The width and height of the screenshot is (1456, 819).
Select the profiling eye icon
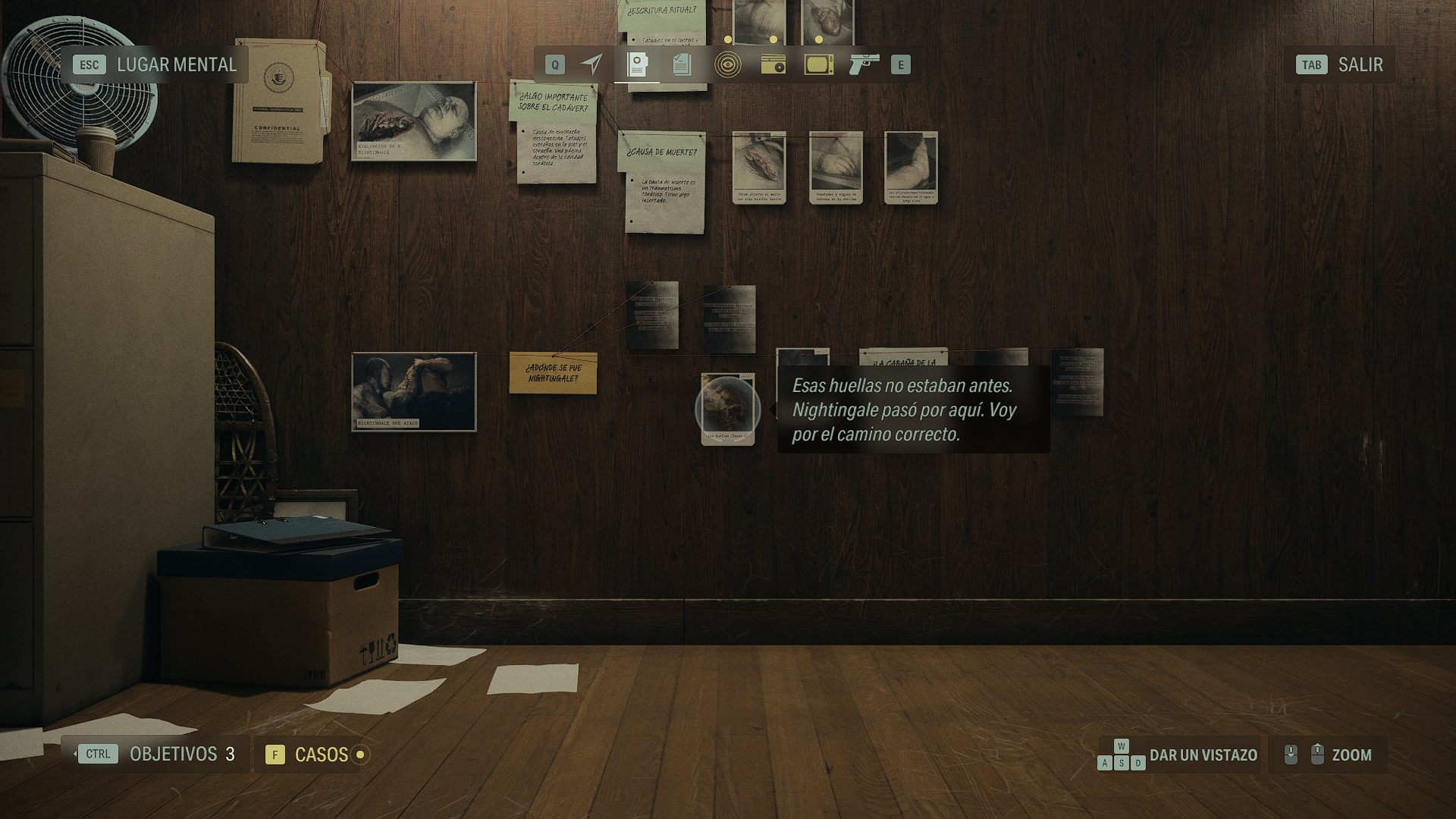tap(727, 64)
